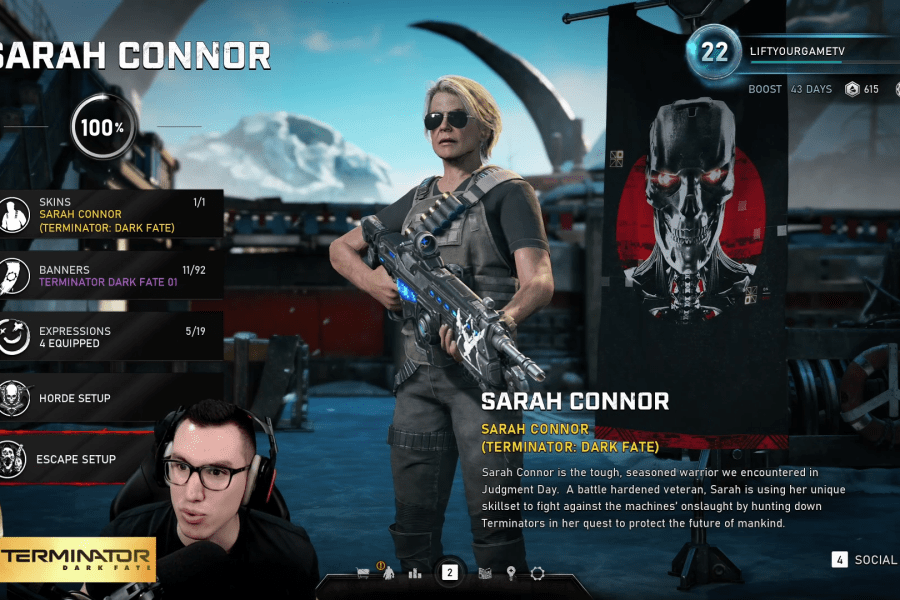Open settings via the gear icon
The width and height of the screenshot is (900, 600).
(x=537, y=573)
